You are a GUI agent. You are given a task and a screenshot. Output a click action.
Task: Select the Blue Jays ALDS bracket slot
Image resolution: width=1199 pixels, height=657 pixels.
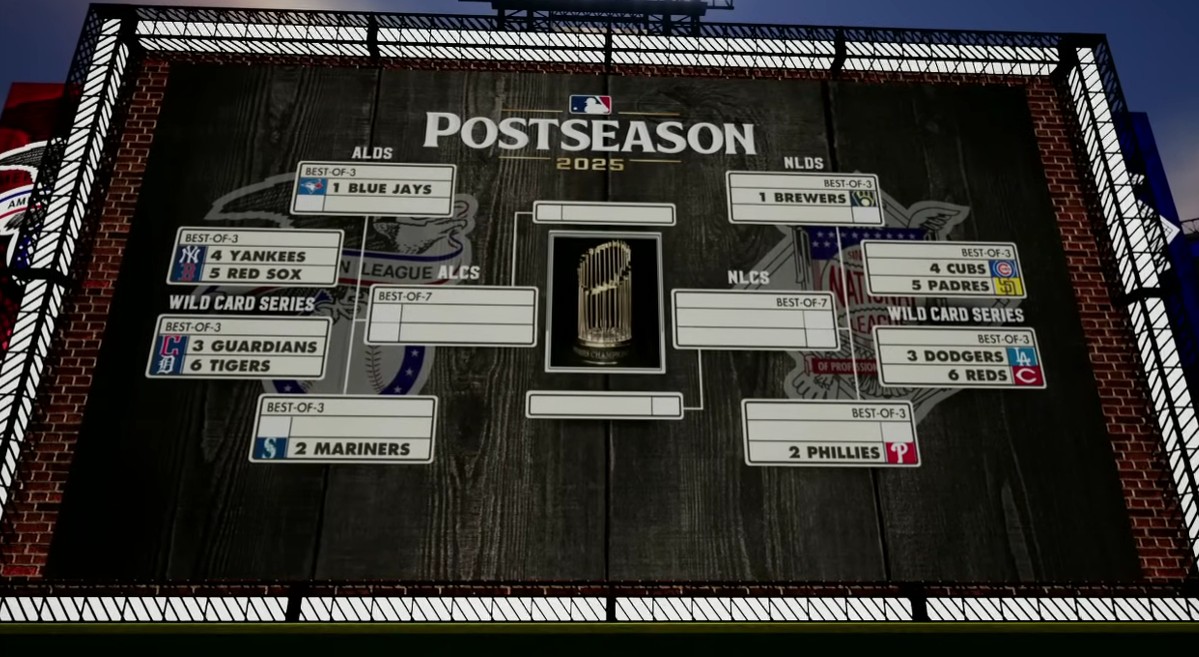pos(373,189)
